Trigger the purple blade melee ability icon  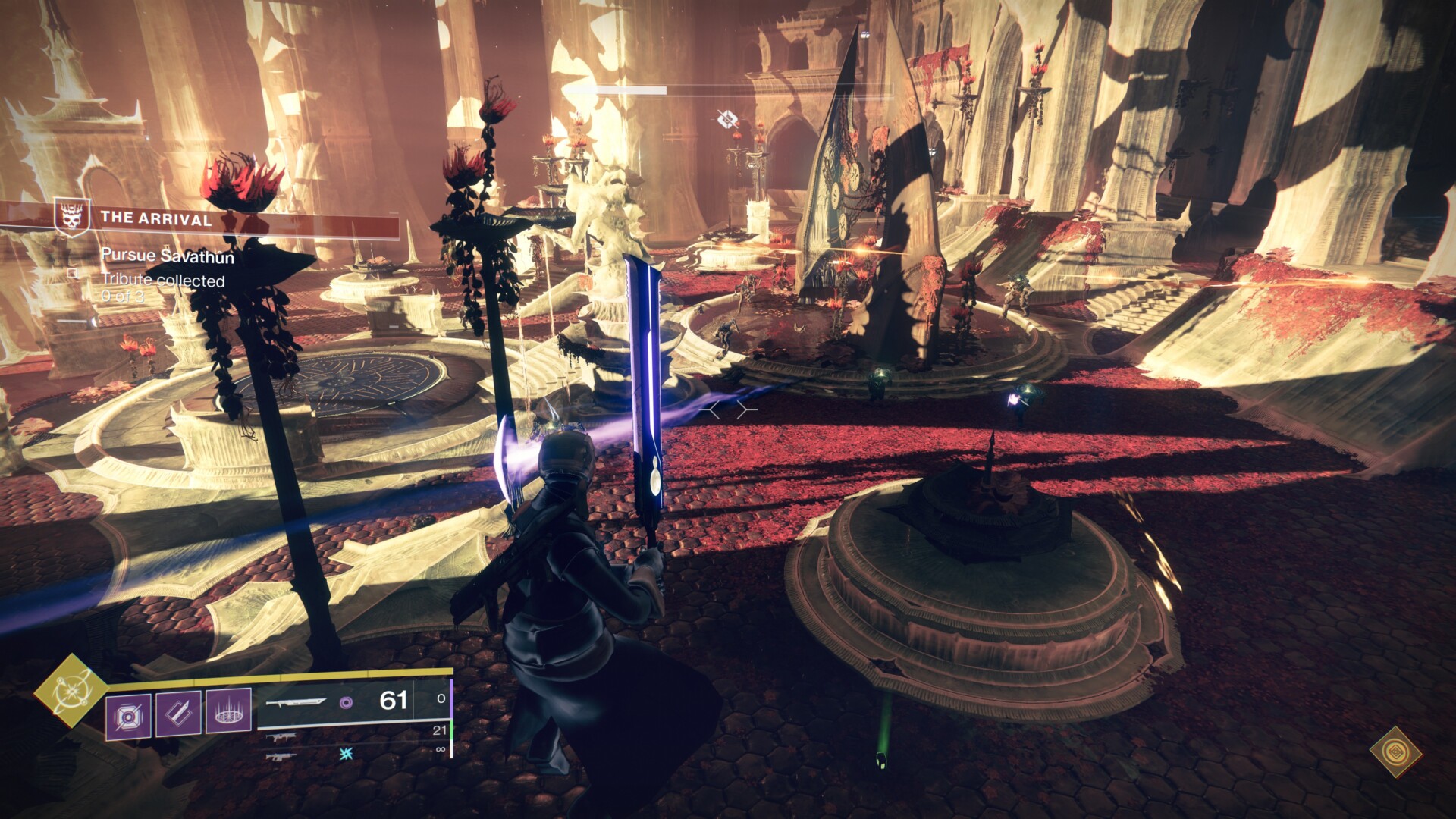pos(178,714)
